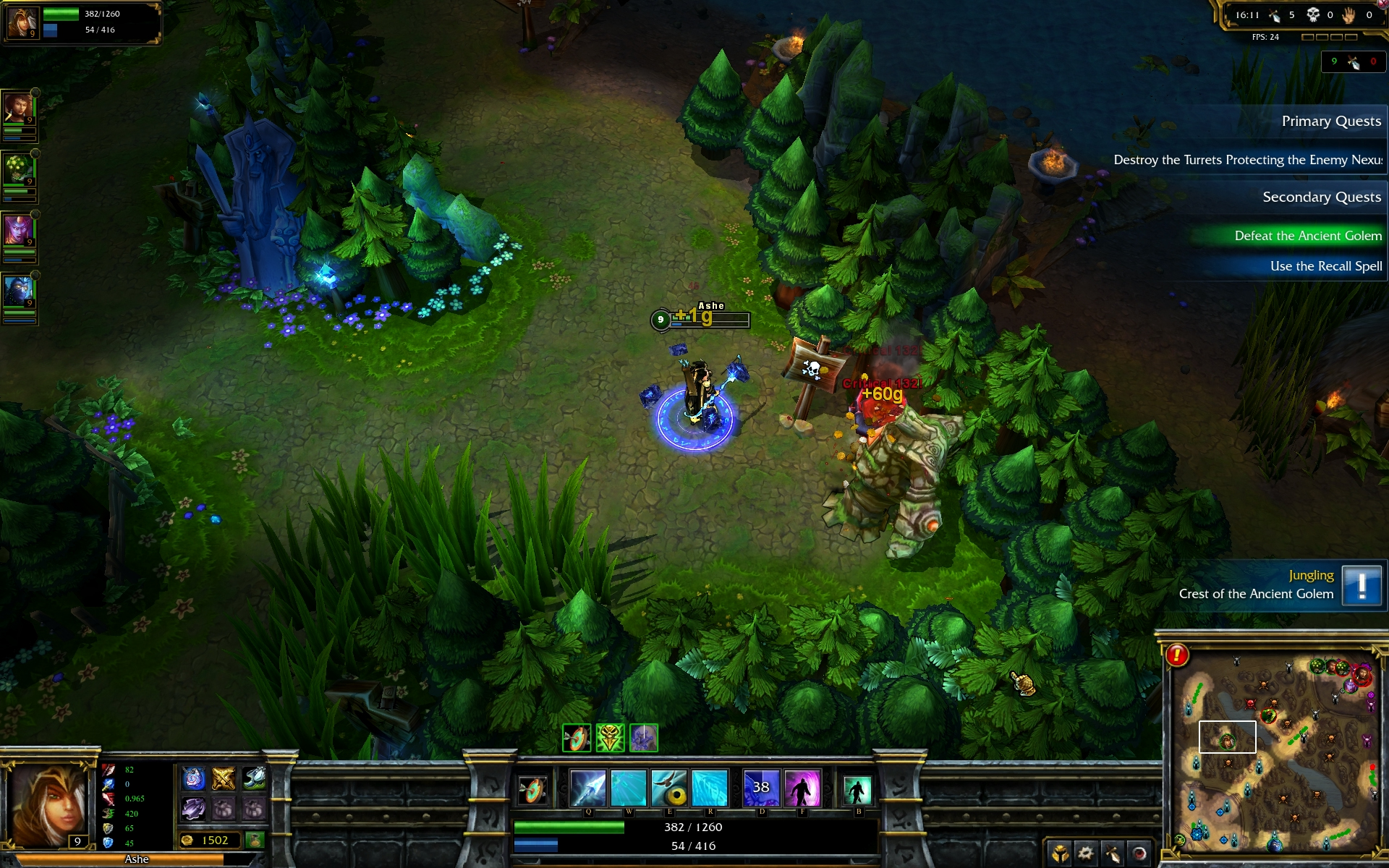Image resolution: width=1389 pixels, height=868 pixels.
Task: Open the item shop next to gold
Action: (x=254, y=840)
